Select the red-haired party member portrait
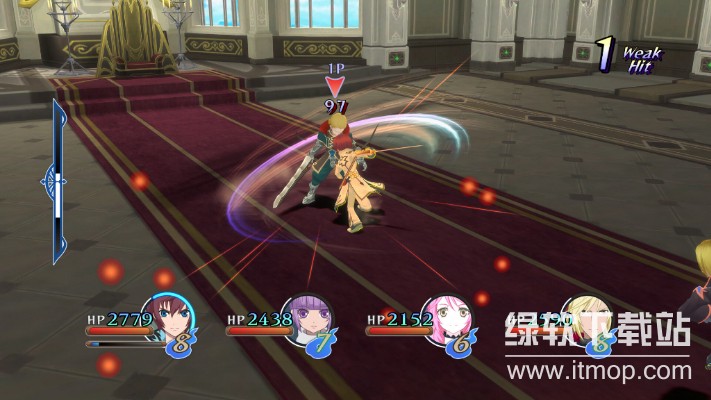The width and height of the screenshot is (711, 400). pyautogui.click(x=166, y=318)
